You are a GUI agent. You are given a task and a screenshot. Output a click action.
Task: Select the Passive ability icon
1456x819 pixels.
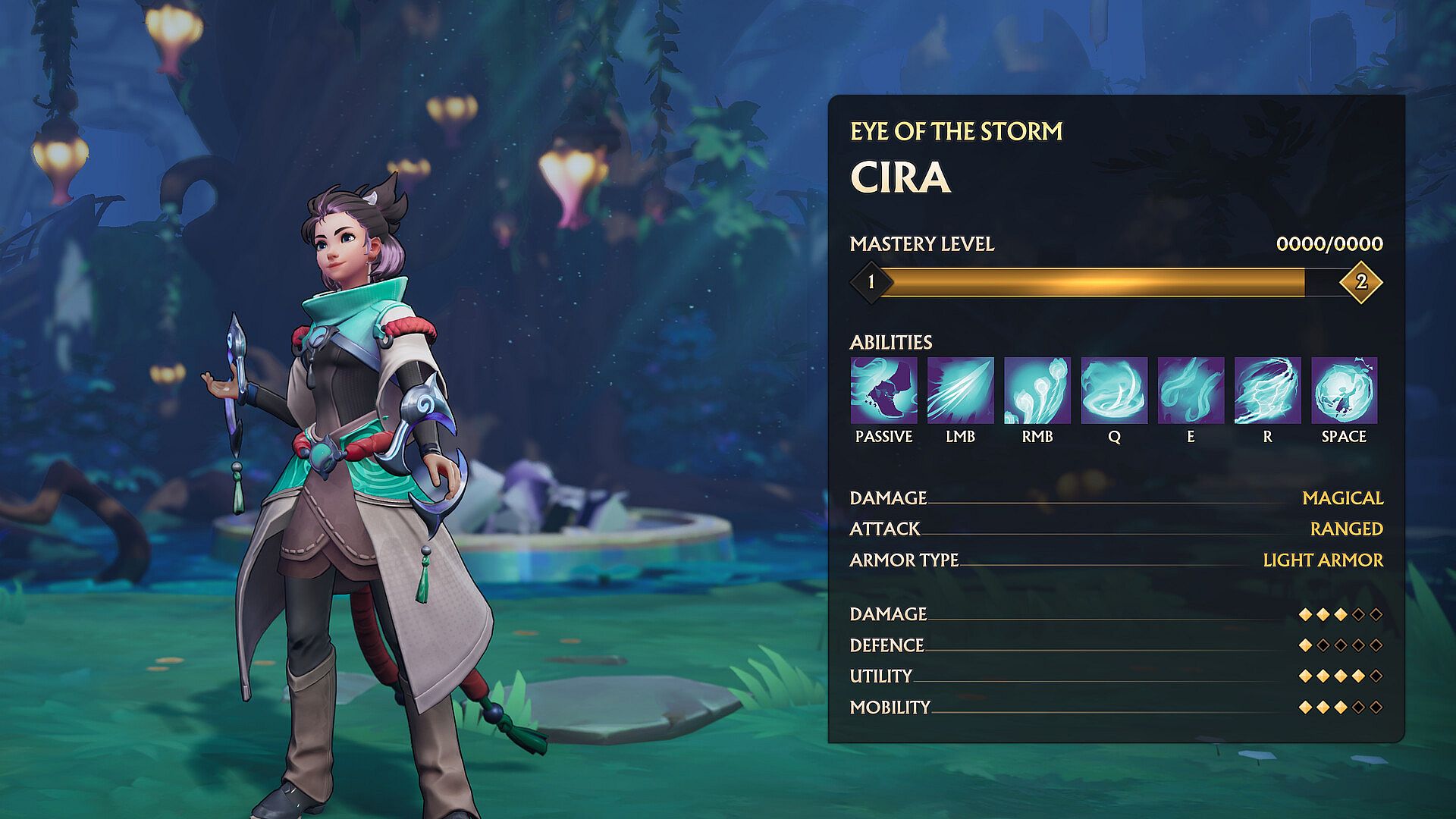[x=883, y=390]
